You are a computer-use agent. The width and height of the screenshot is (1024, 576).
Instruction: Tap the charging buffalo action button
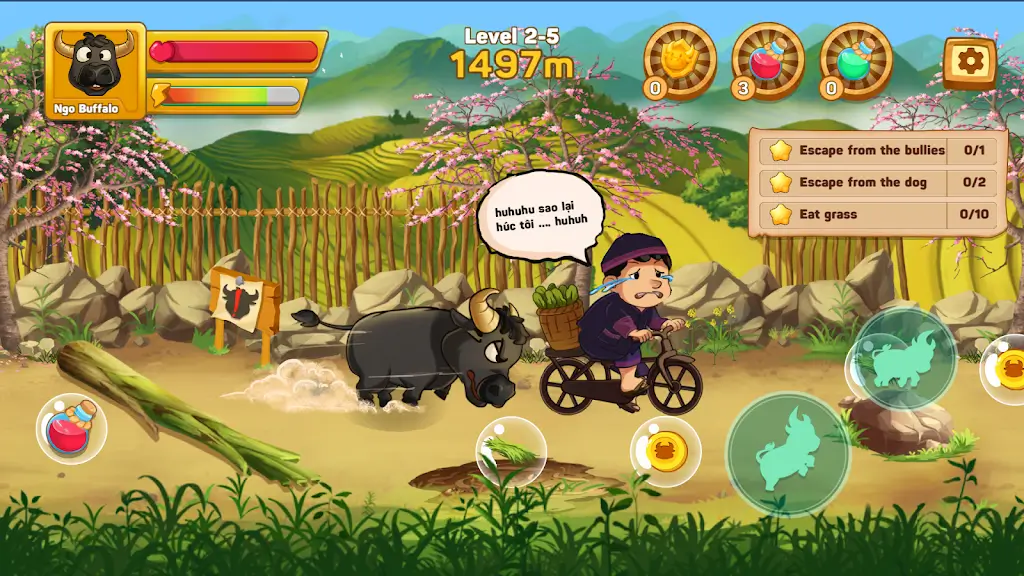[x=904, y=359]
